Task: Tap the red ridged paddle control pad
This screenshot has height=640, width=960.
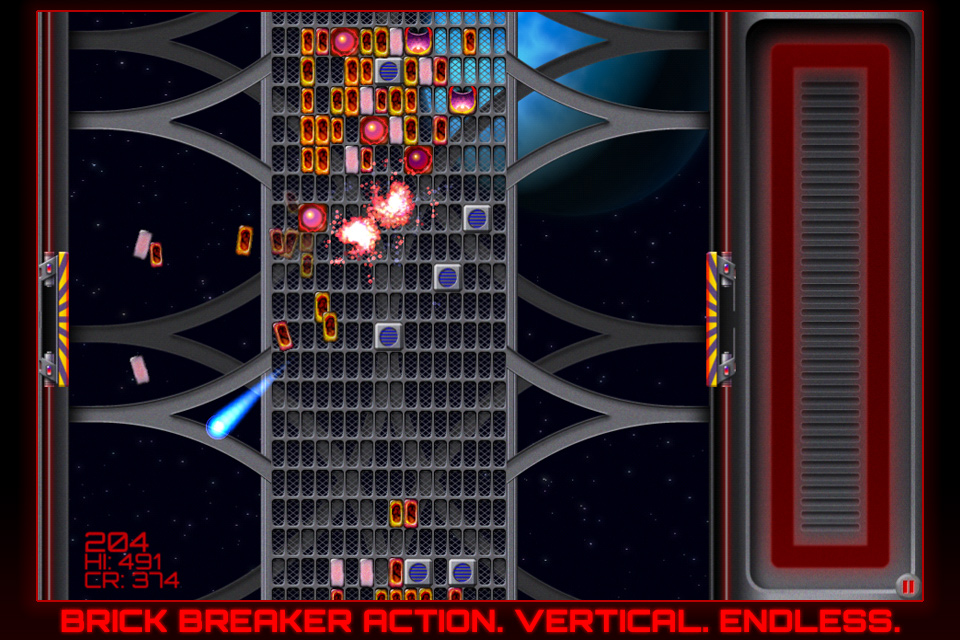Action: pos(830,305)
